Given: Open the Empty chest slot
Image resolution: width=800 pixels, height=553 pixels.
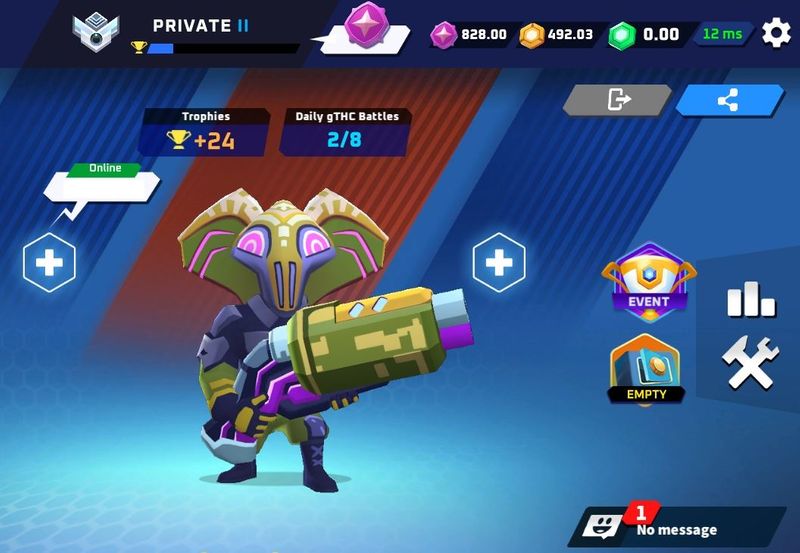Looking at the screenshot, I should [646, 368].
